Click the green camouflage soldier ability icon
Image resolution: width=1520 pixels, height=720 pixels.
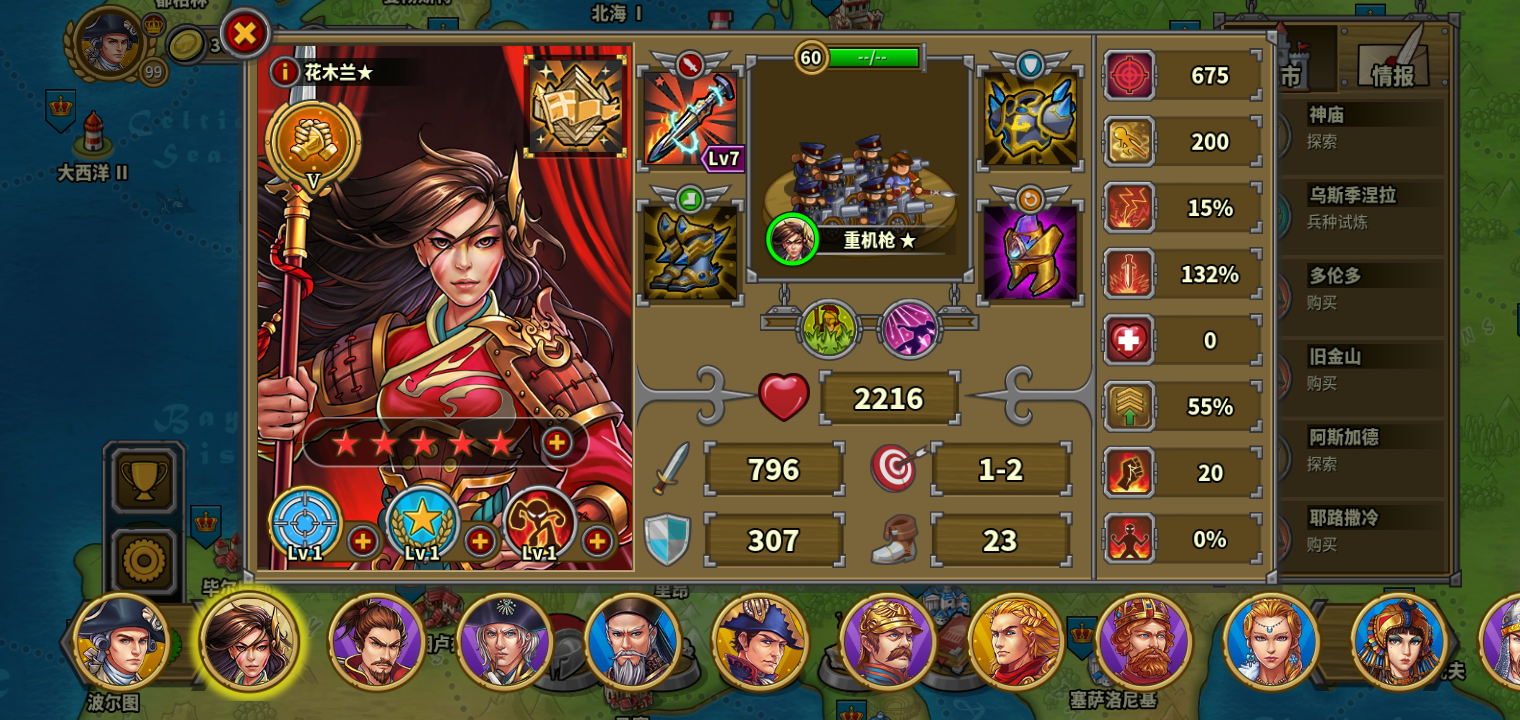click(828, 327)
